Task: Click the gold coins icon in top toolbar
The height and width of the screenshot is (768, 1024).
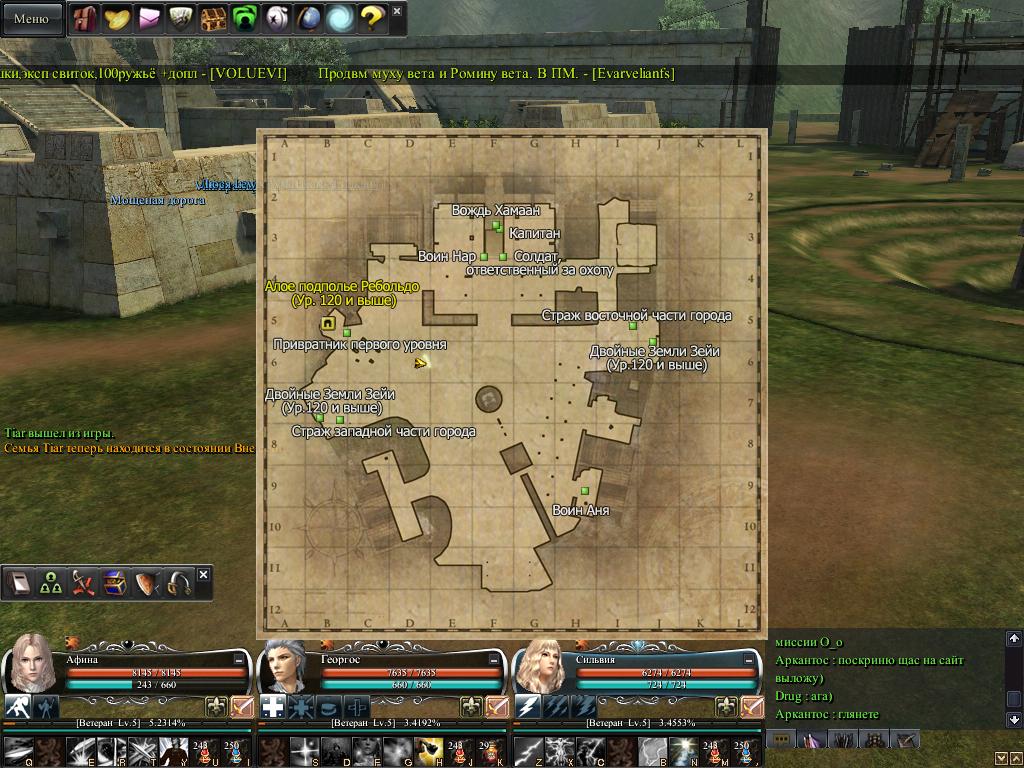Action: 118,18
